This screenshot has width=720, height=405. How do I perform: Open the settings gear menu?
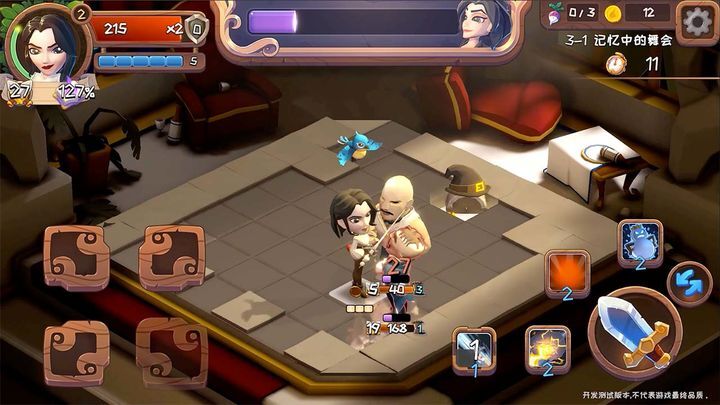tap(695, 19)
